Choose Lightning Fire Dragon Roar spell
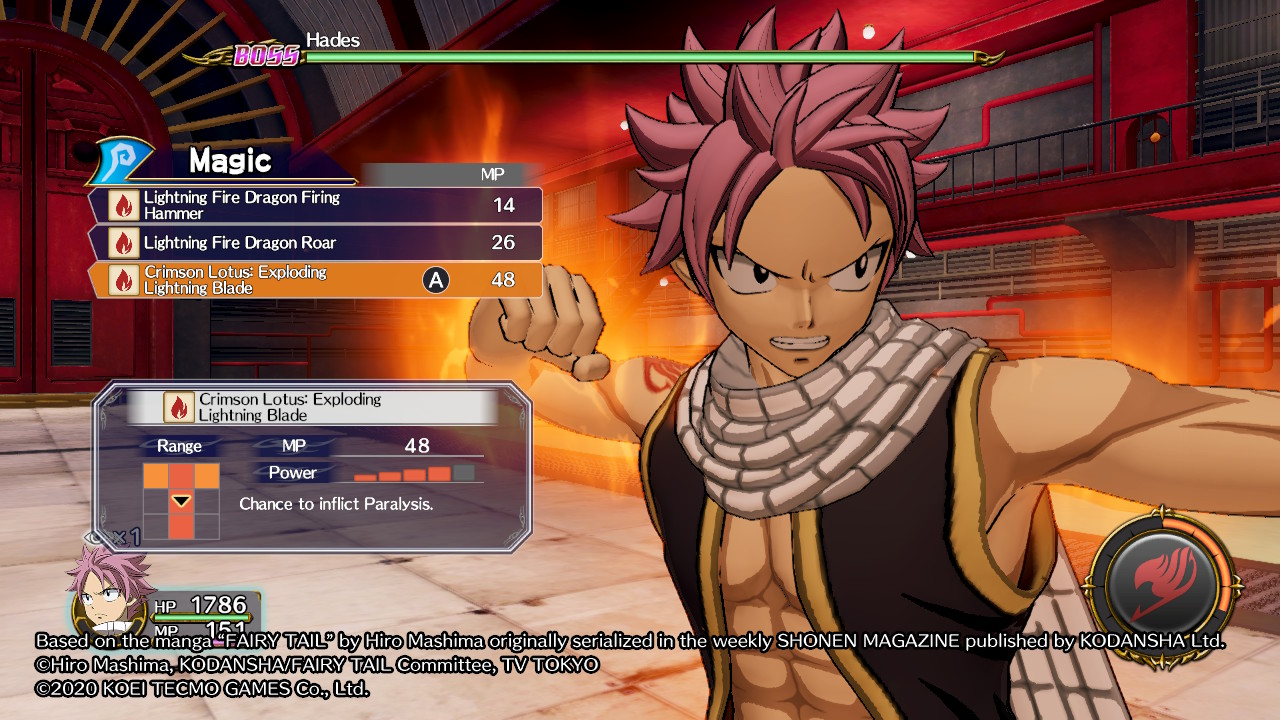The height and width of the screenshot is (720, 1280). tap(316, 243)
